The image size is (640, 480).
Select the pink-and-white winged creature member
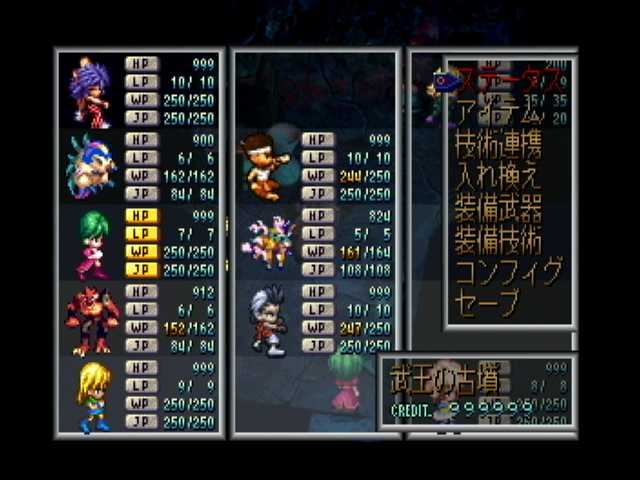click(x=263, y=242)
